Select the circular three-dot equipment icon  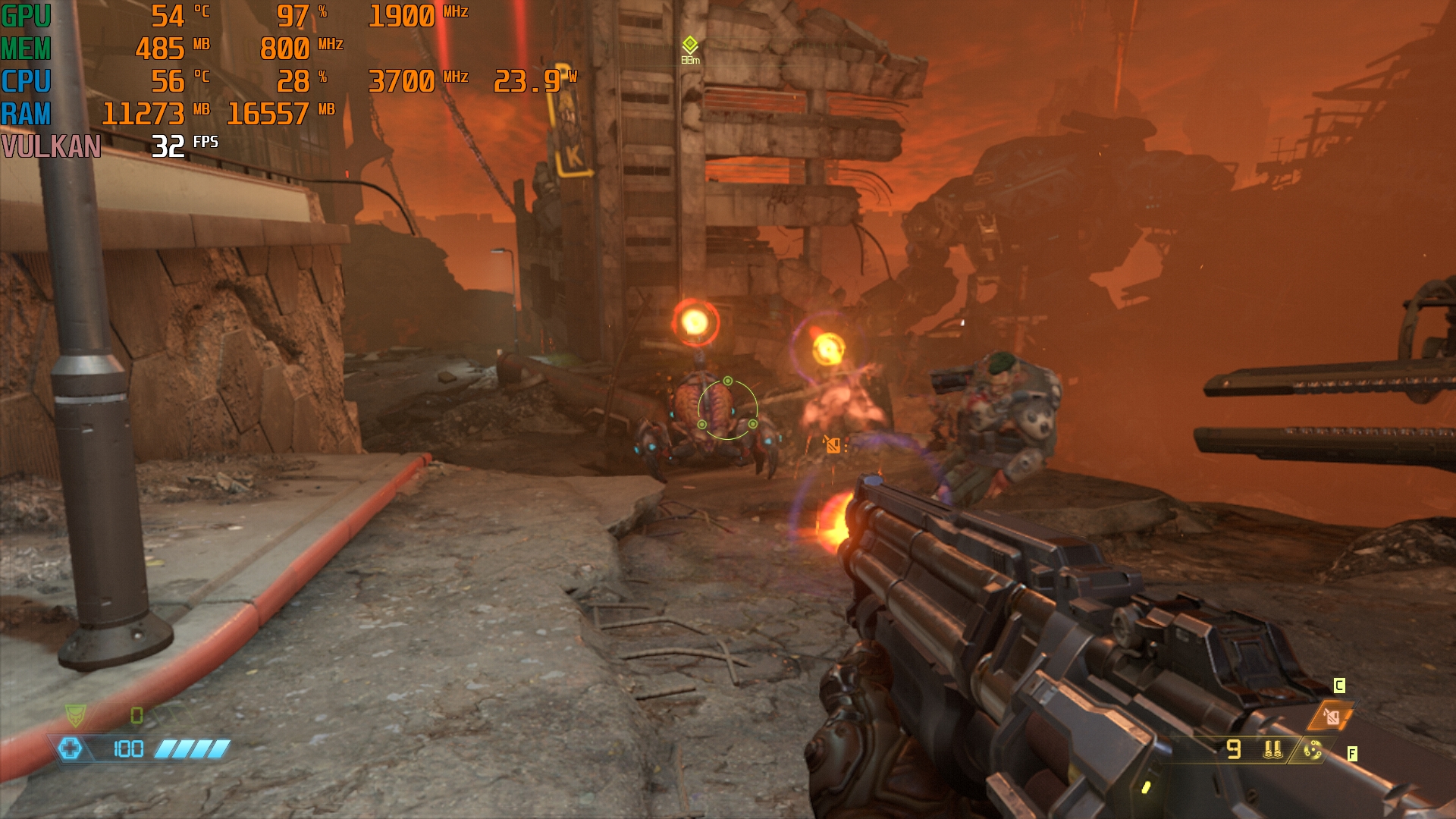[1313, 751]
